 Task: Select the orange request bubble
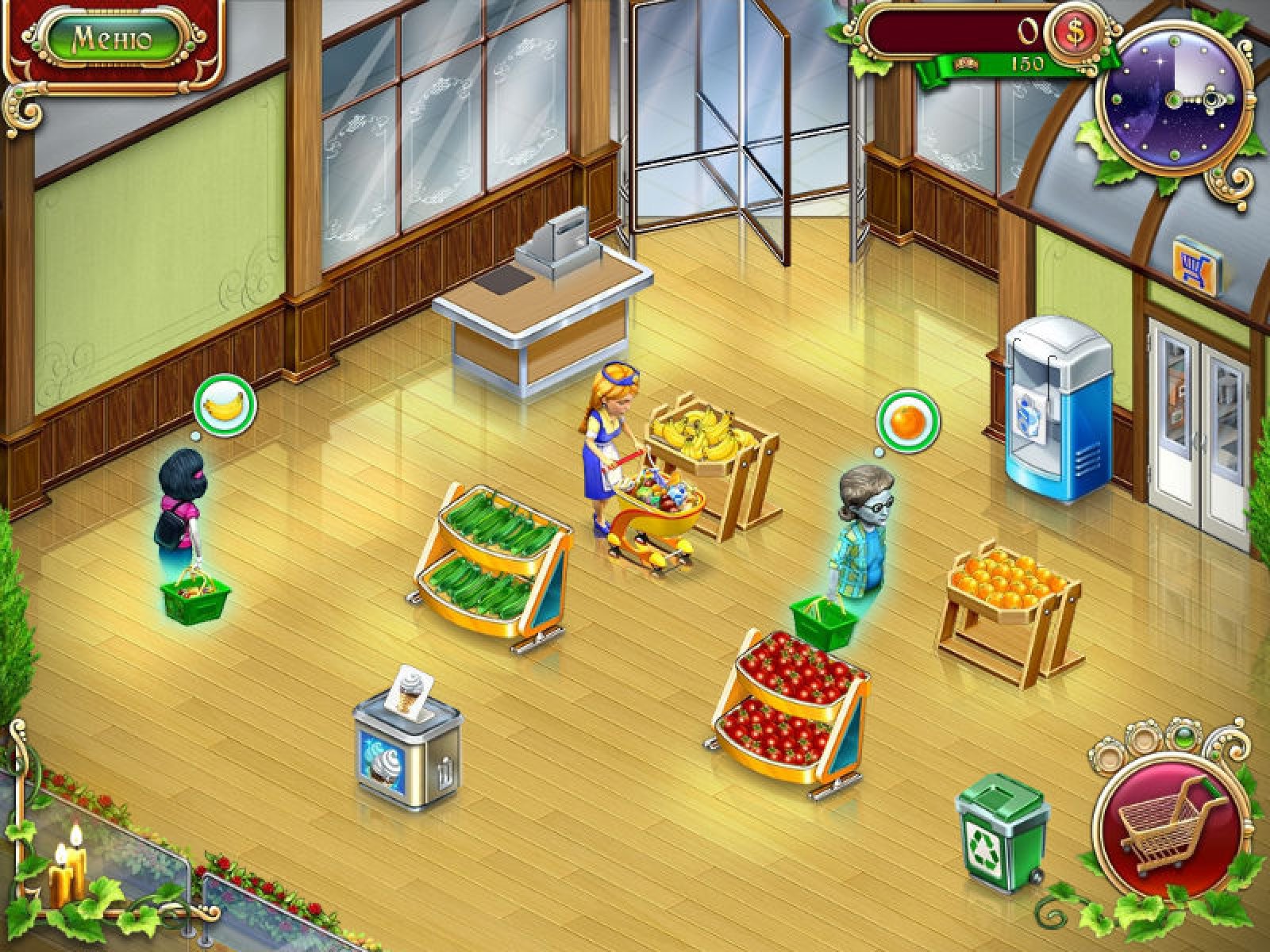coord(908,420)
